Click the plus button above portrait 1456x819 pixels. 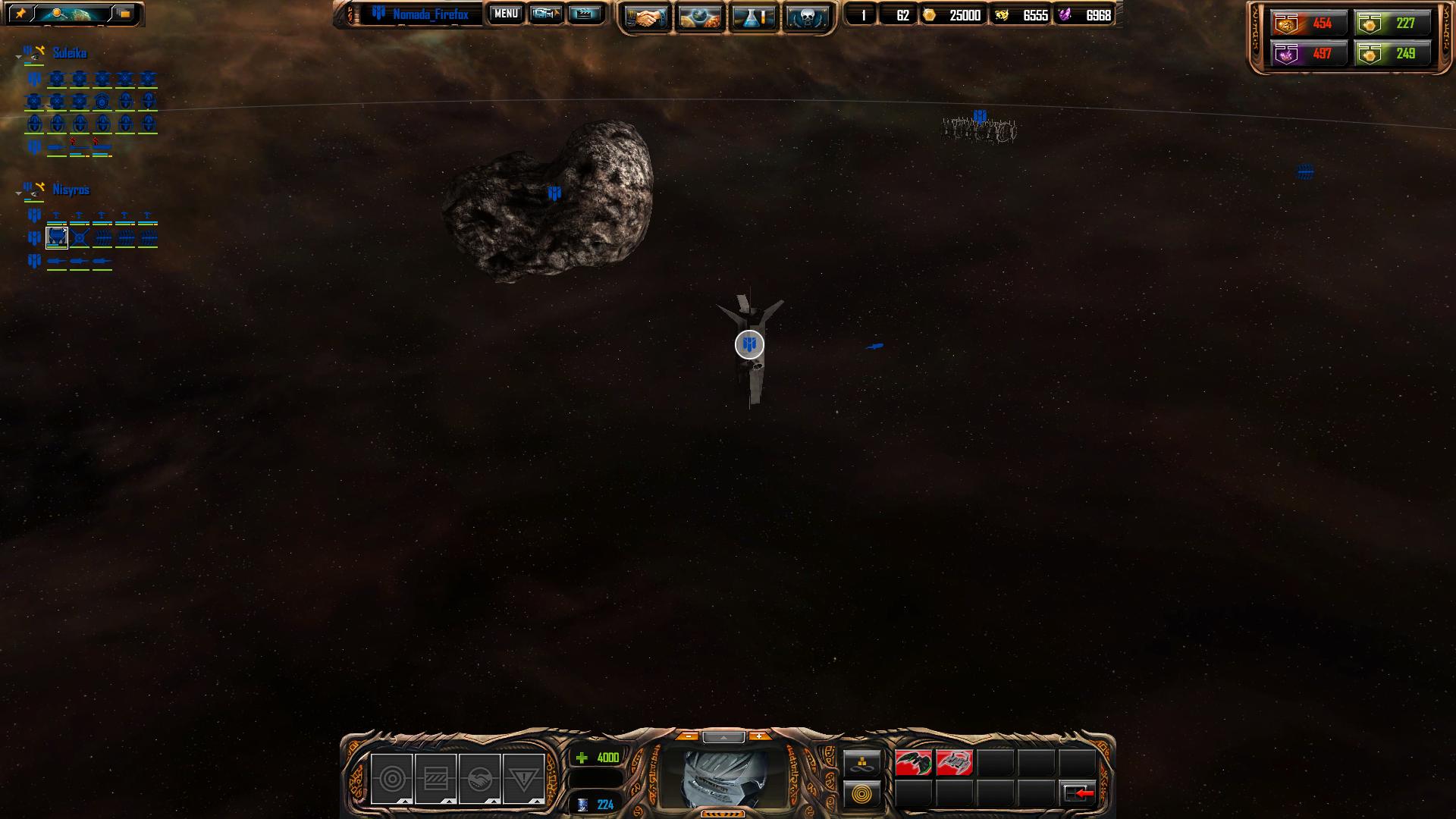click(759, 736)
